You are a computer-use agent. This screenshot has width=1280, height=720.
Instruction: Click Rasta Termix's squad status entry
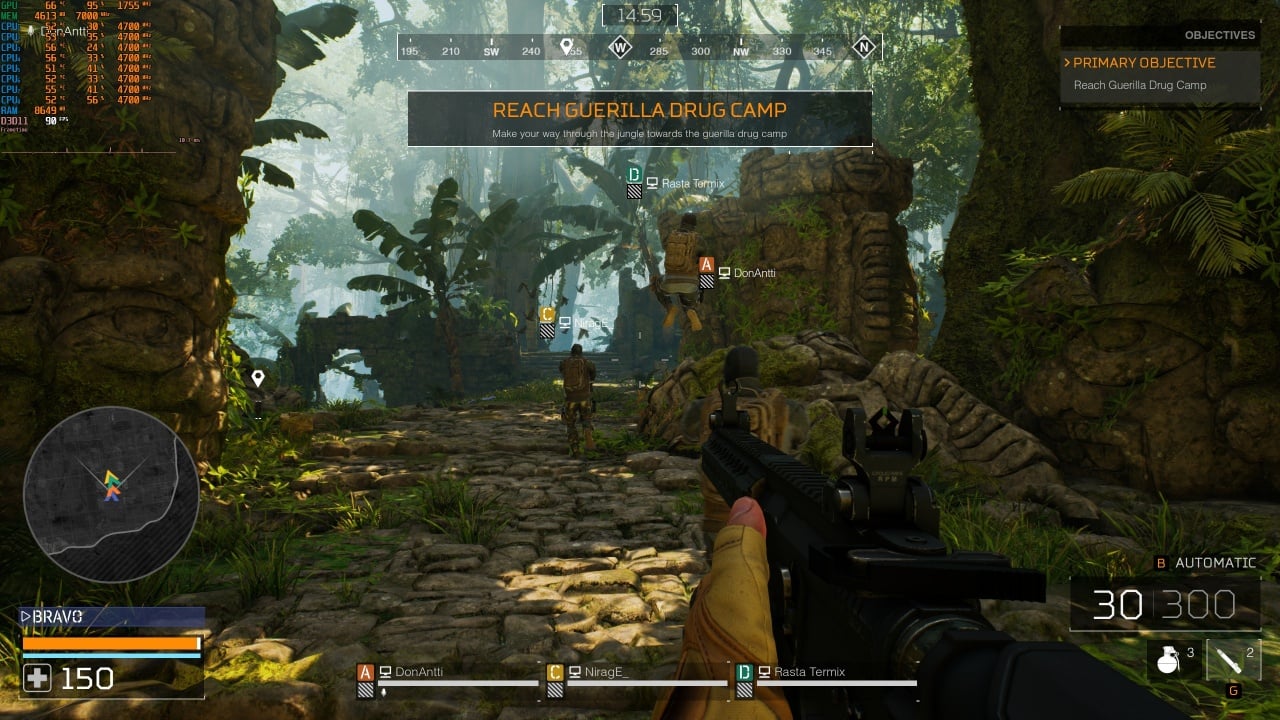pyautogui.click(x=826, y=674)
